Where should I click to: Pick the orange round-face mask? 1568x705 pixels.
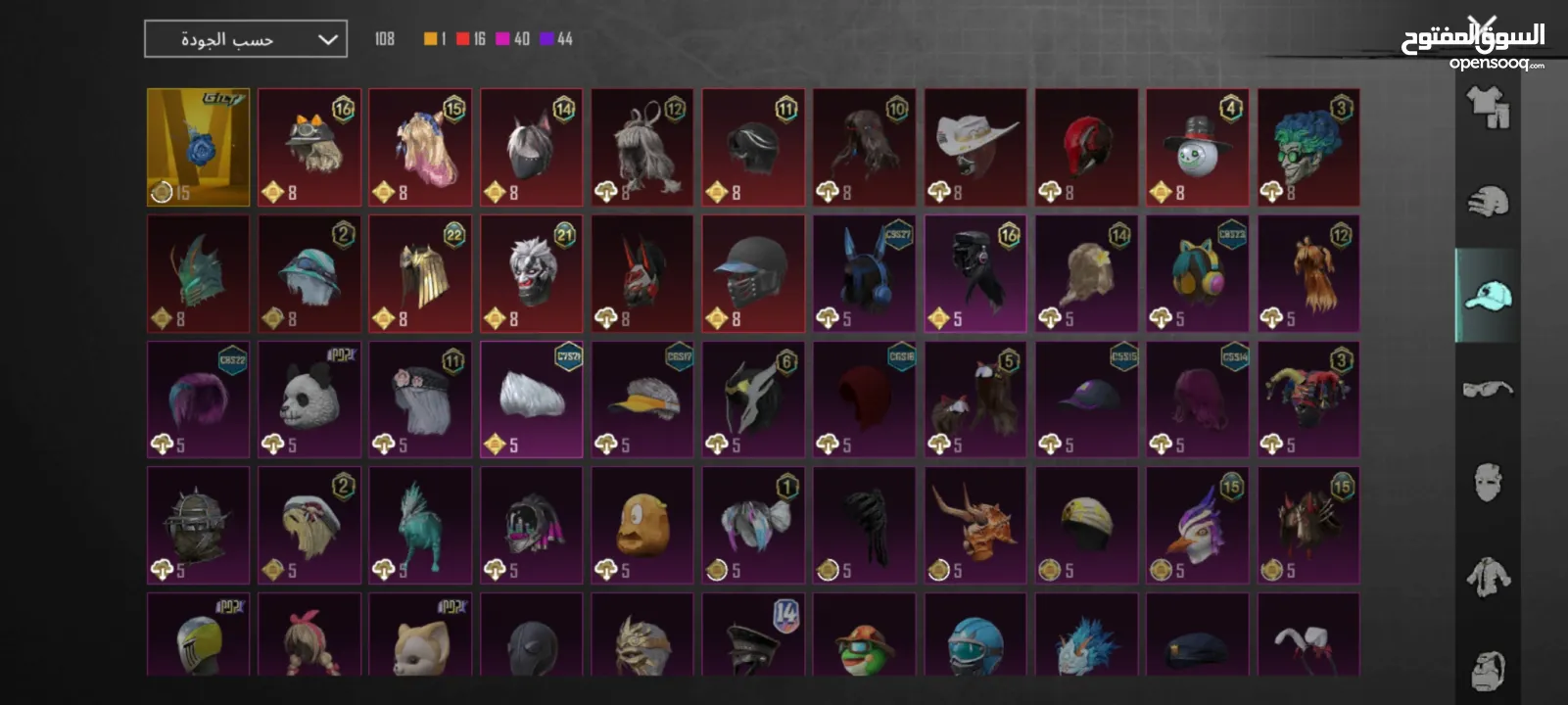click(642, 525)
